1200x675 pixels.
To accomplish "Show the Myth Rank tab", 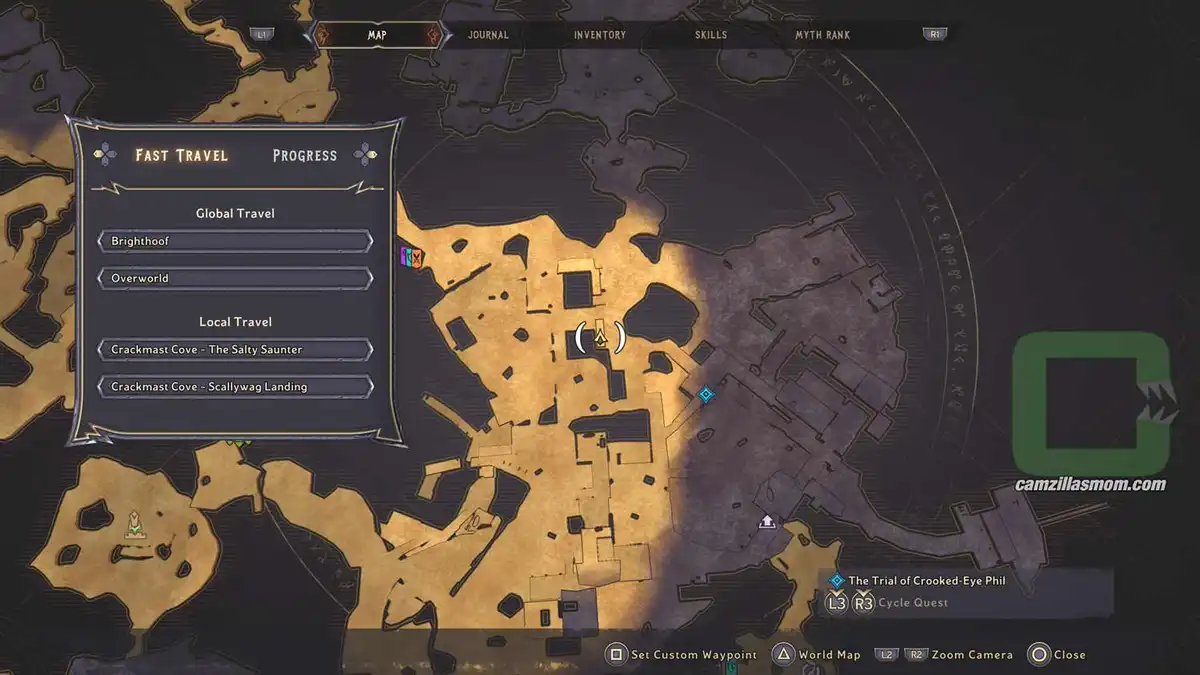I will pos(822,35).
